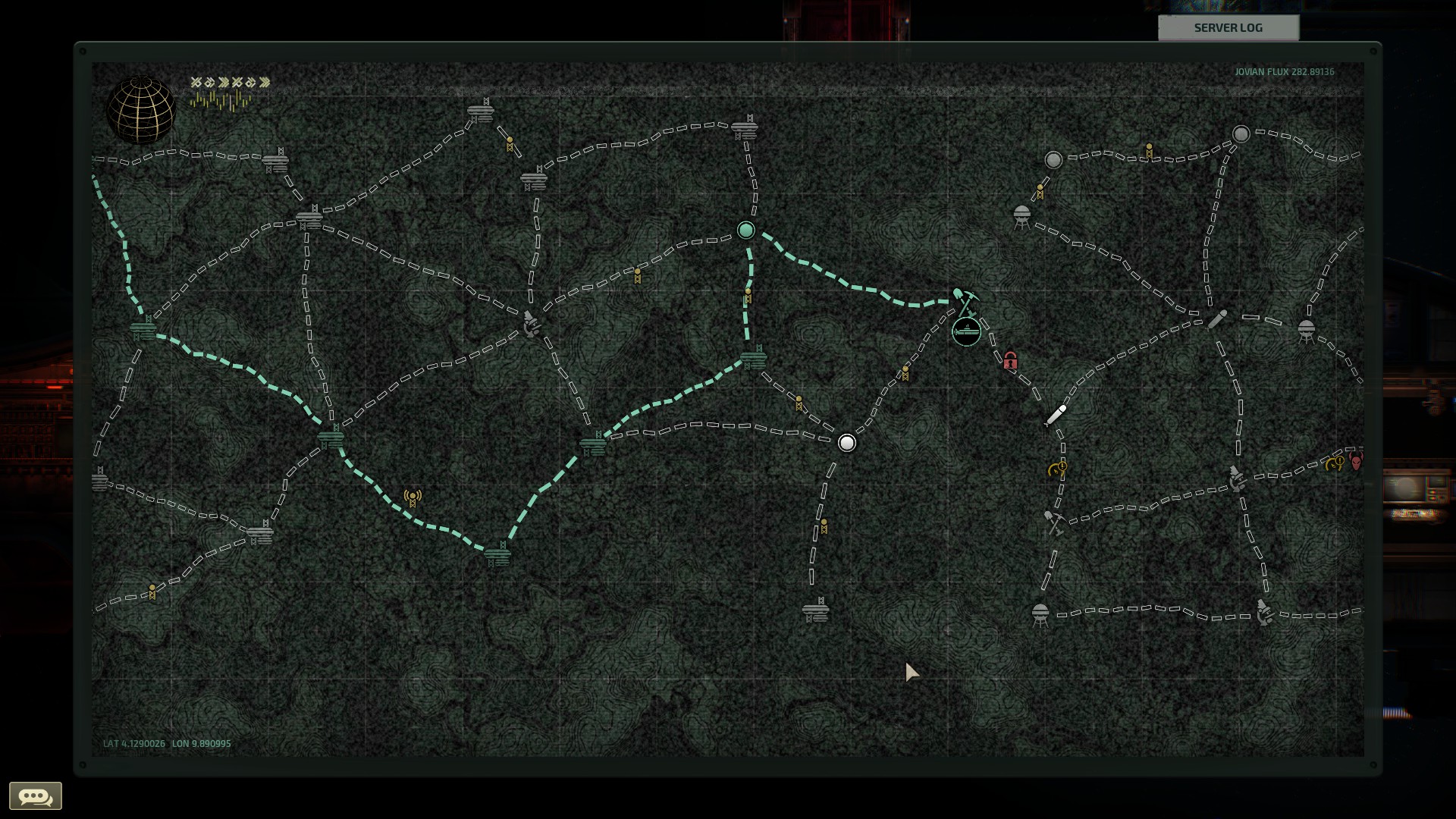
Task: Click the LAT LON coordinates readout
Action: click(167, 744)
